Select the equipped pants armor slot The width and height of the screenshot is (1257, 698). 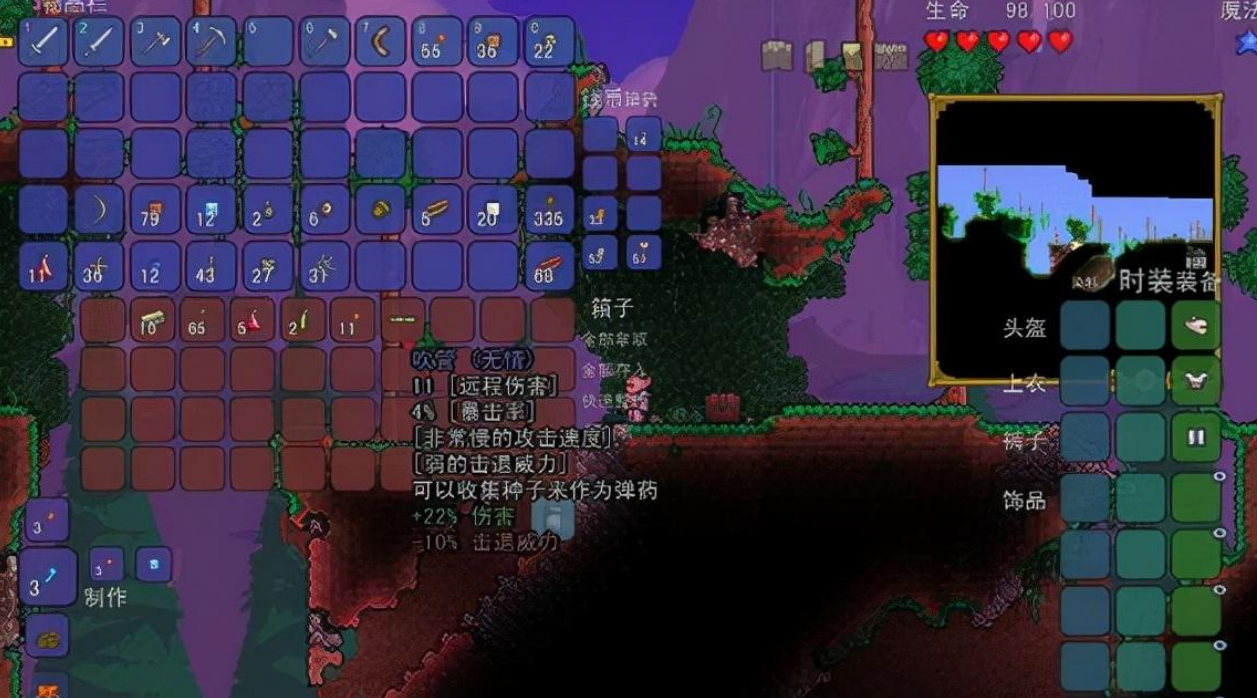tap(1195, 437)
